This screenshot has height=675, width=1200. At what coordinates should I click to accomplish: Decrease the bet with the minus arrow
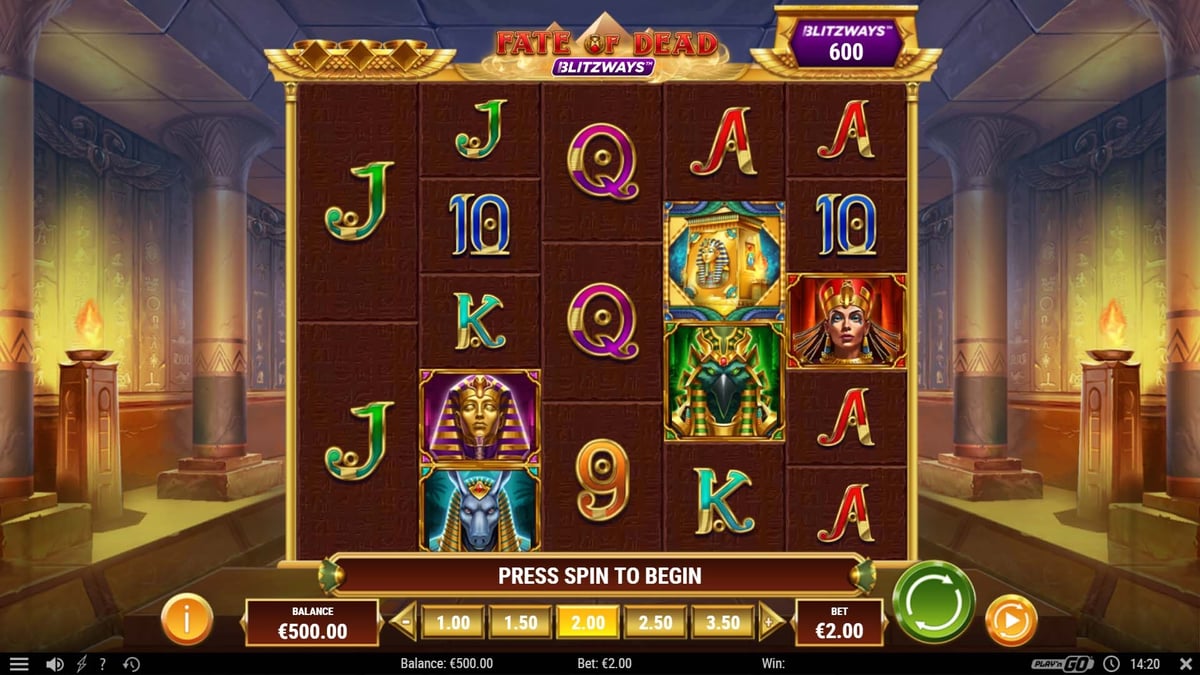tap(403, 622)
